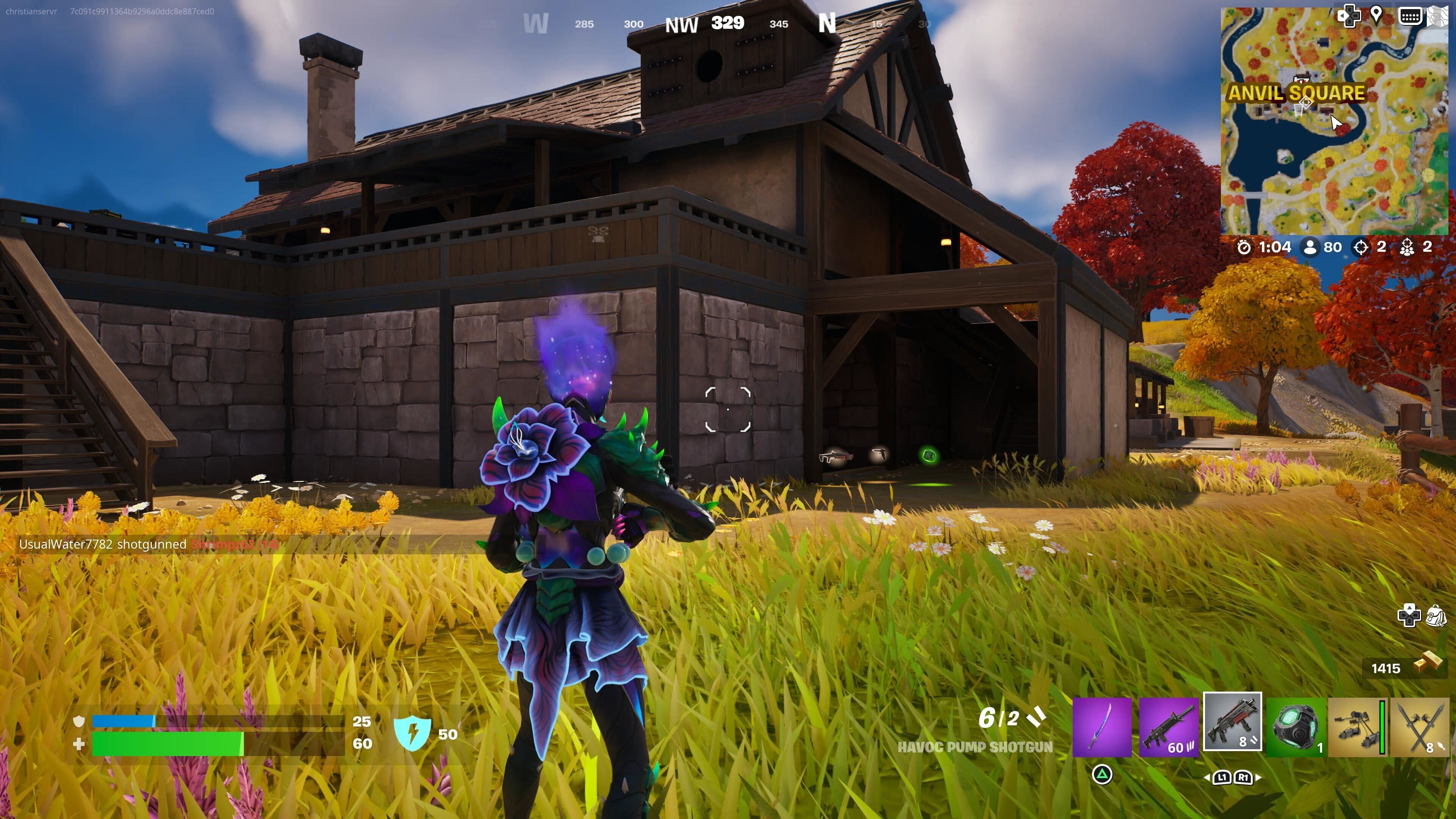This screenshot has width=1456, height=819.
Task: Click the map pin marker icon
Action: click(1376, 15)
